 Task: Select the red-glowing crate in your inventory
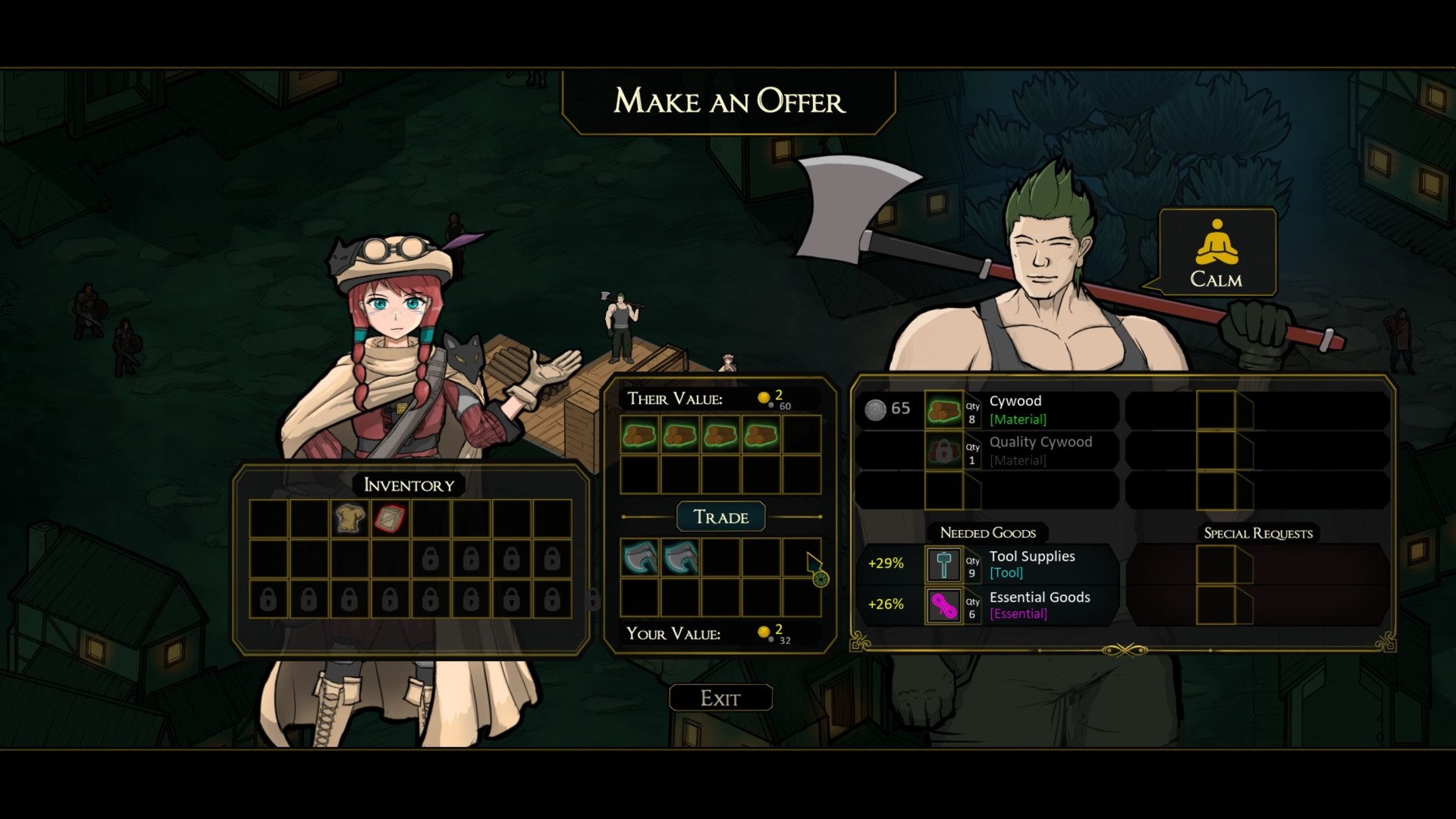pyautogui.click(x=390, y=519)
